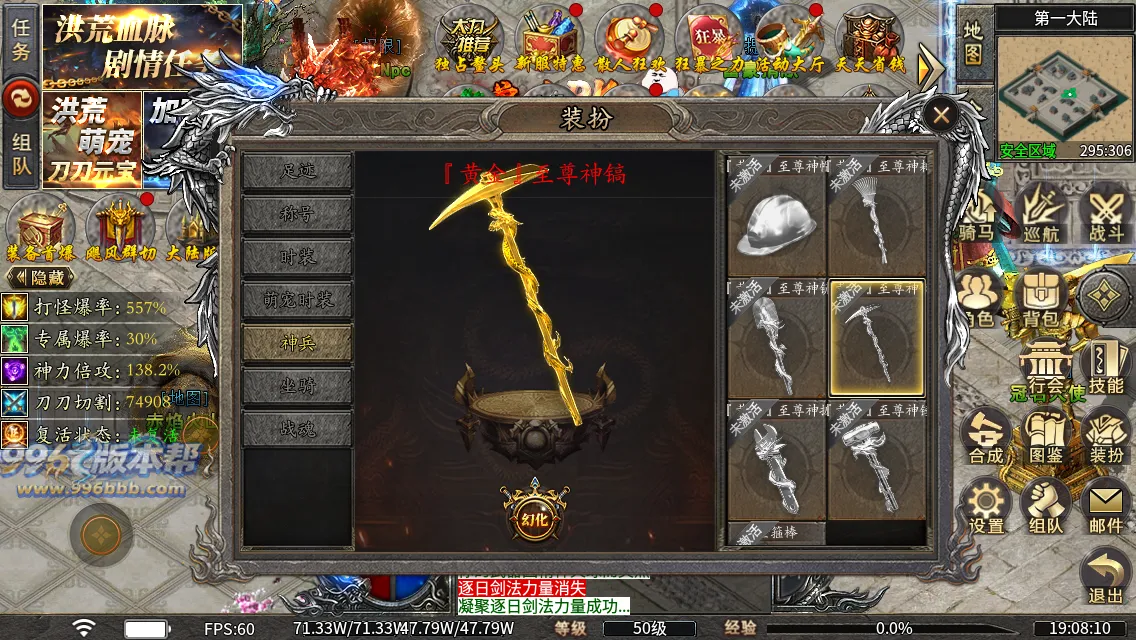Close the 装扮 costume window

940,115
